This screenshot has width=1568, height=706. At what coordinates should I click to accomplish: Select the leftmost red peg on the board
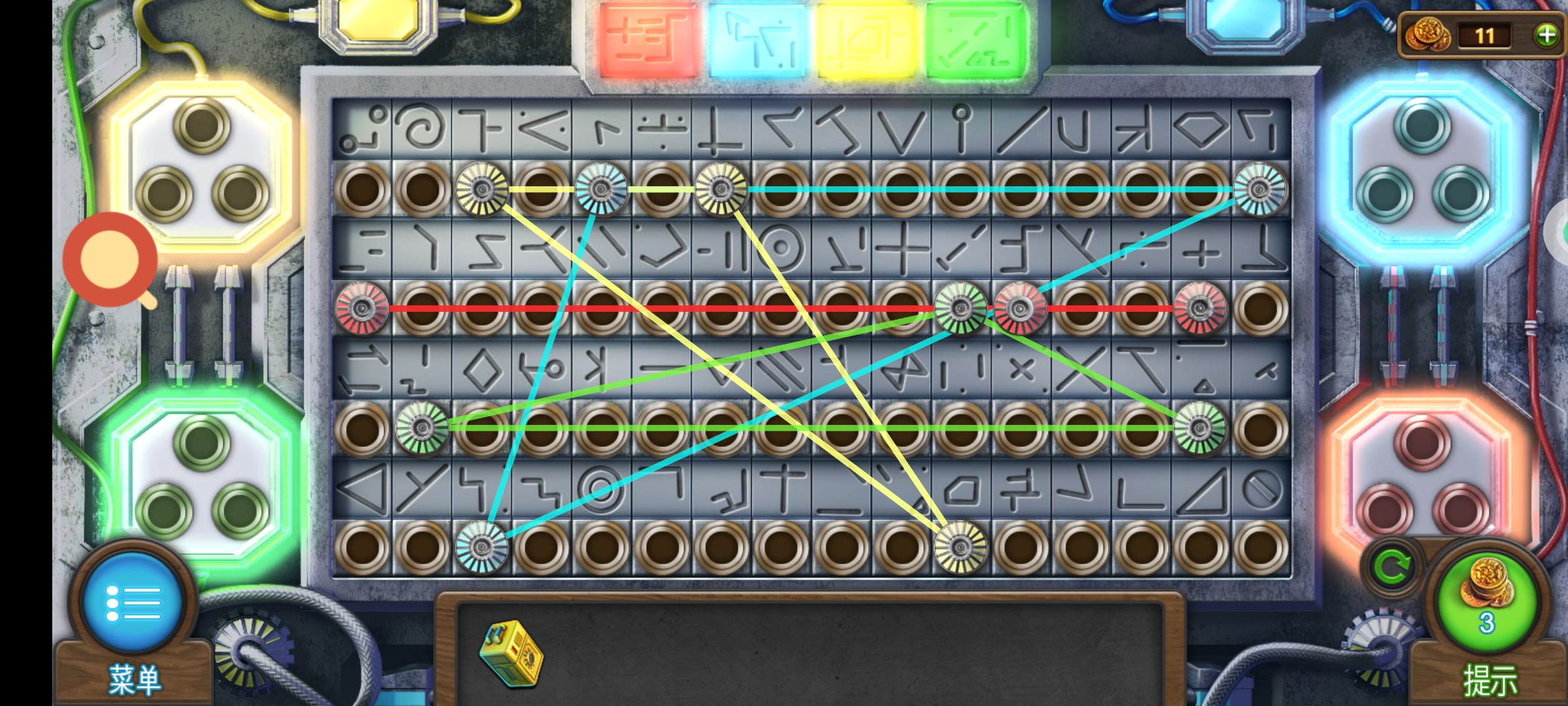coord(362,309)
